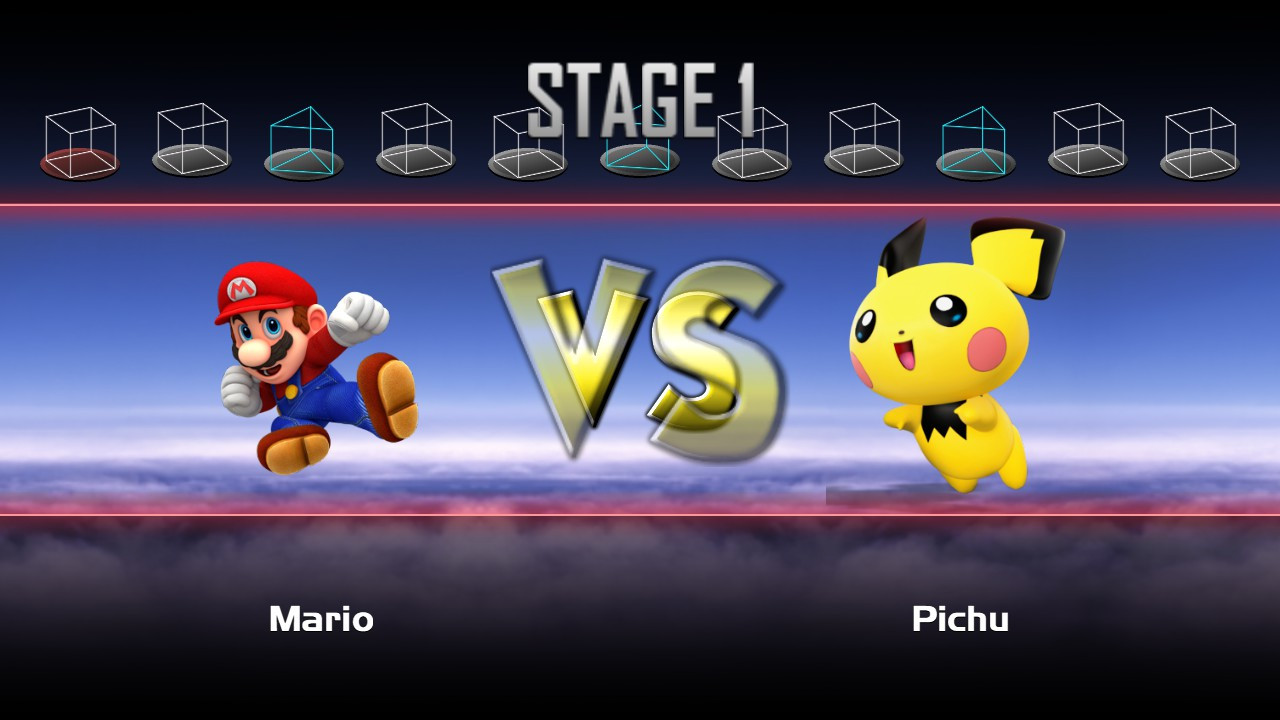Select the Pichu name label

(962, 620)
